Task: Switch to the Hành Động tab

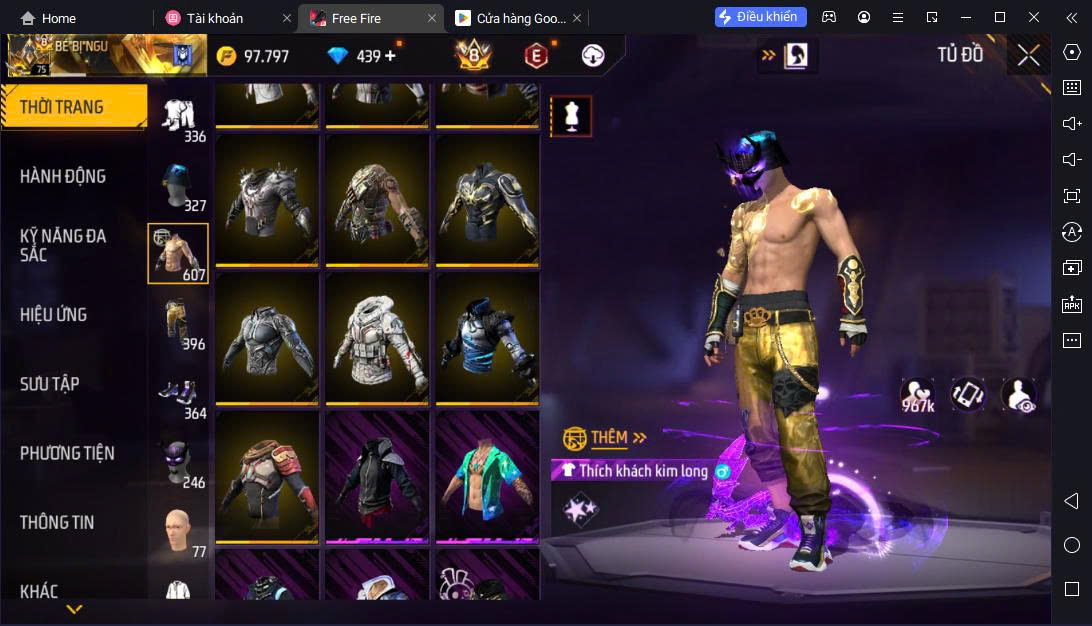Action: pos(63,176)
